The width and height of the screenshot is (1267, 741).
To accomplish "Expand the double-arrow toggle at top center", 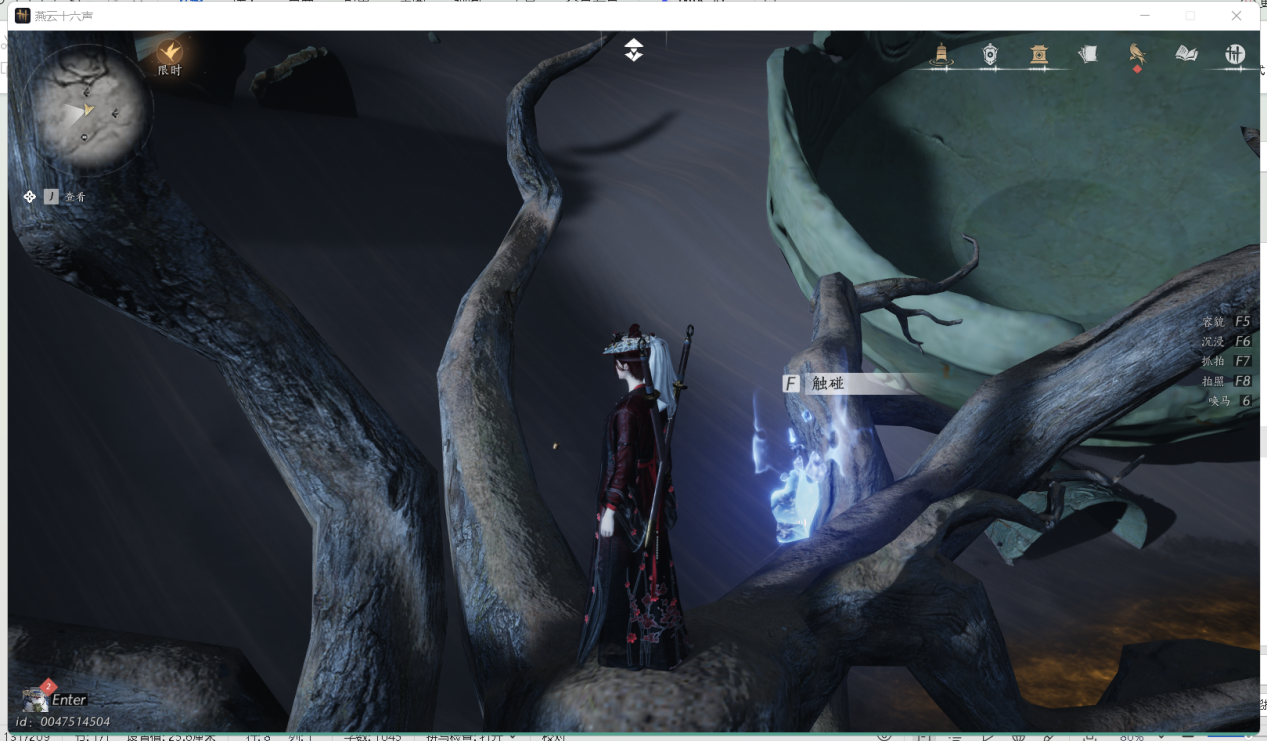I will click(634, 50).
